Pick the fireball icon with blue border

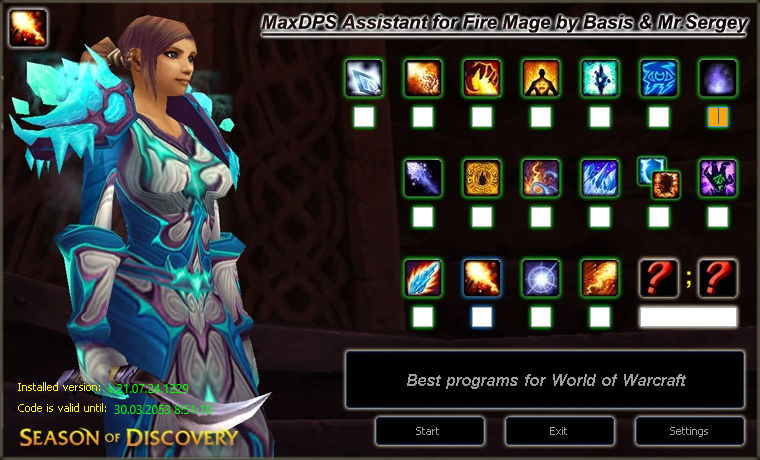tap(482, 278)
